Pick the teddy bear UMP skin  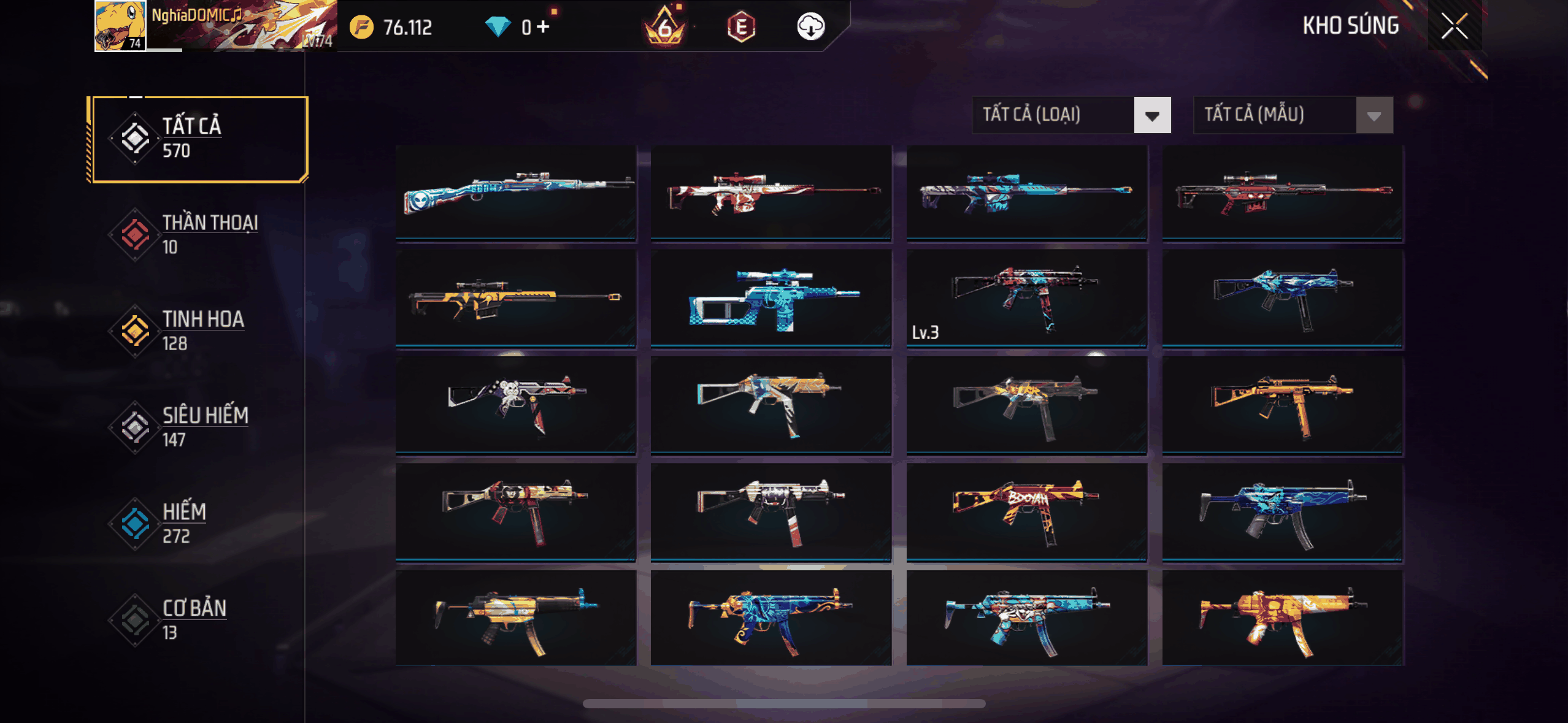point(515,405)
